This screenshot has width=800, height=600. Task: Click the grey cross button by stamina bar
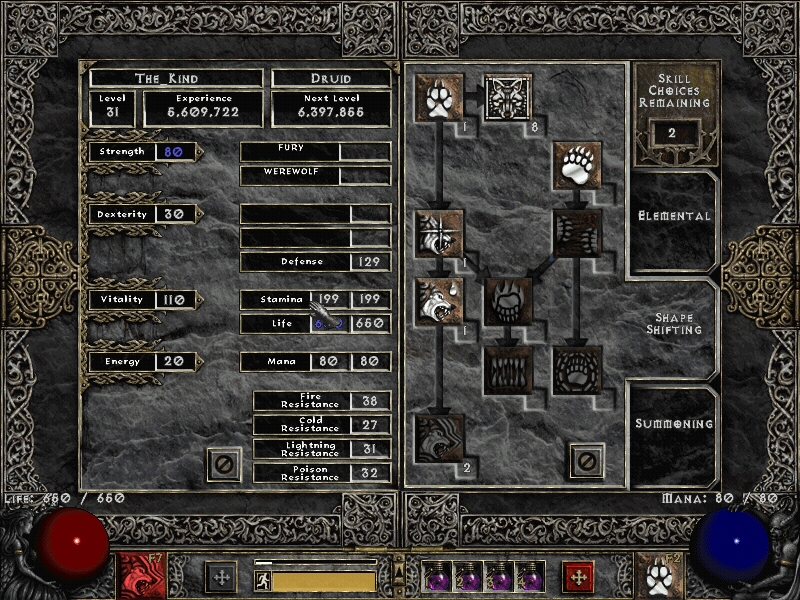click(x=220, y=577)
